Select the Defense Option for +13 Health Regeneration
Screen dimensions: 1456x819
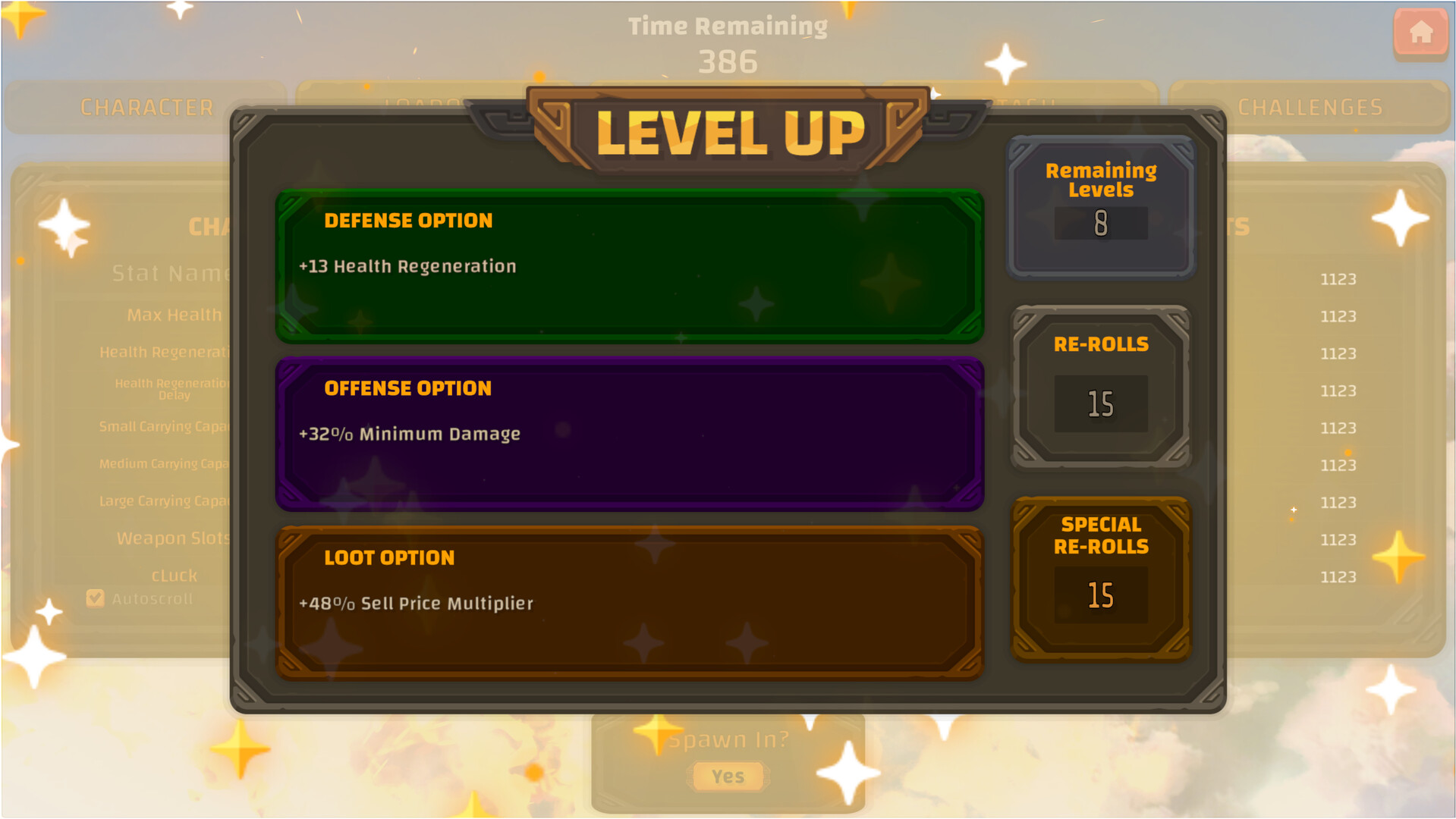(628, 266)
